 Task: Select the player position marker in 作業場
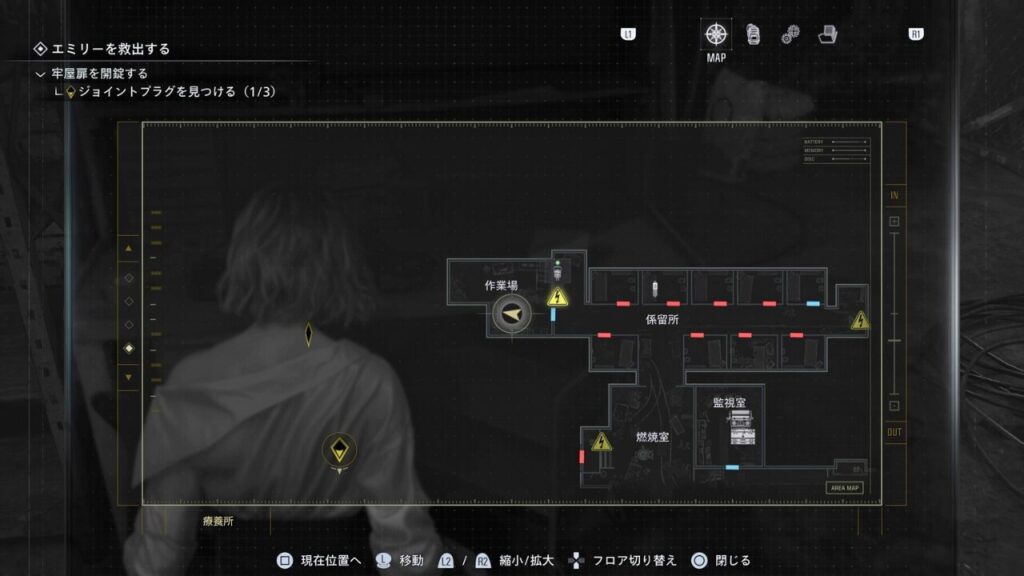coord(512,315)
